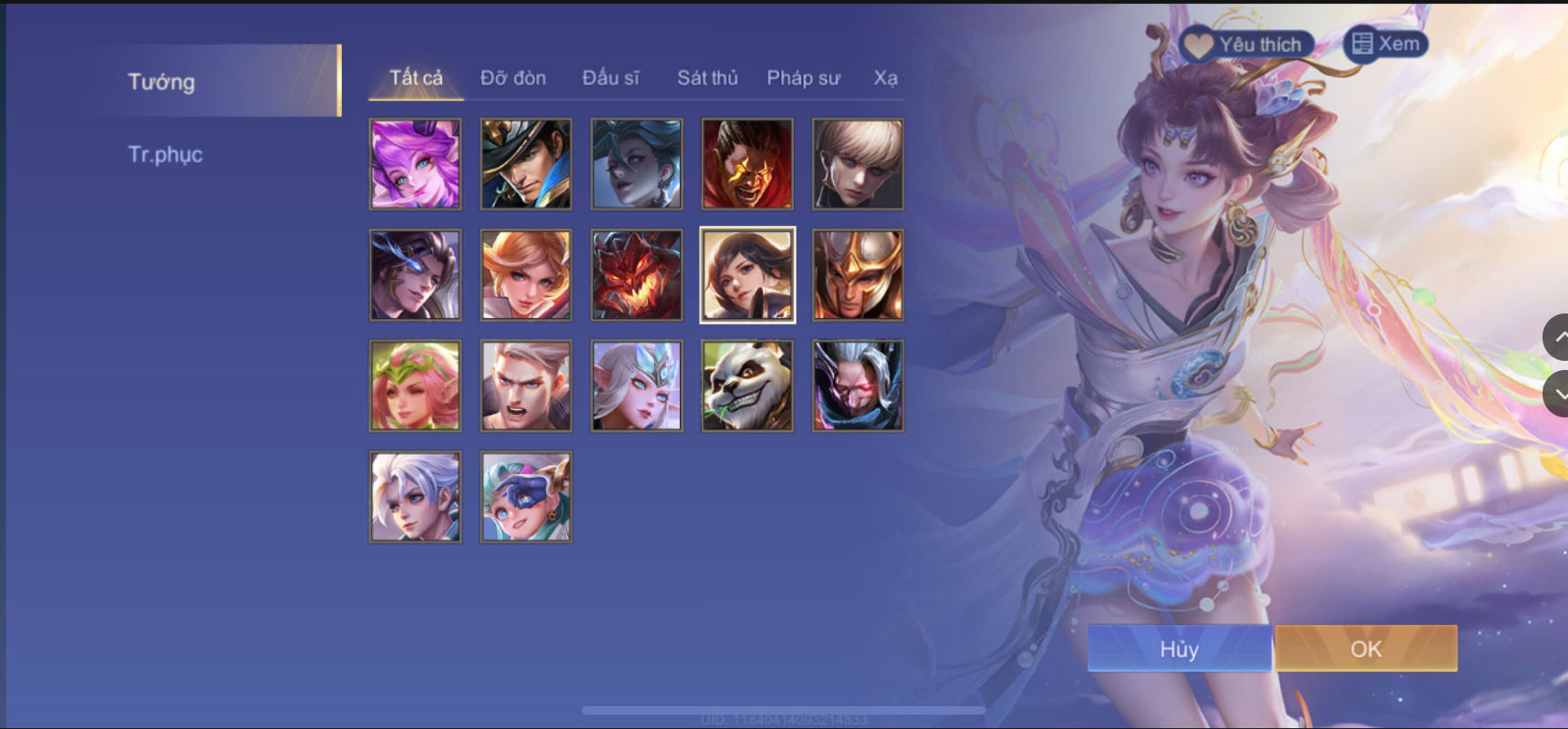Select the assassin with glowing pink eyes
Image resolution: width=1568 pixels, height=729 pixels.
859,385
